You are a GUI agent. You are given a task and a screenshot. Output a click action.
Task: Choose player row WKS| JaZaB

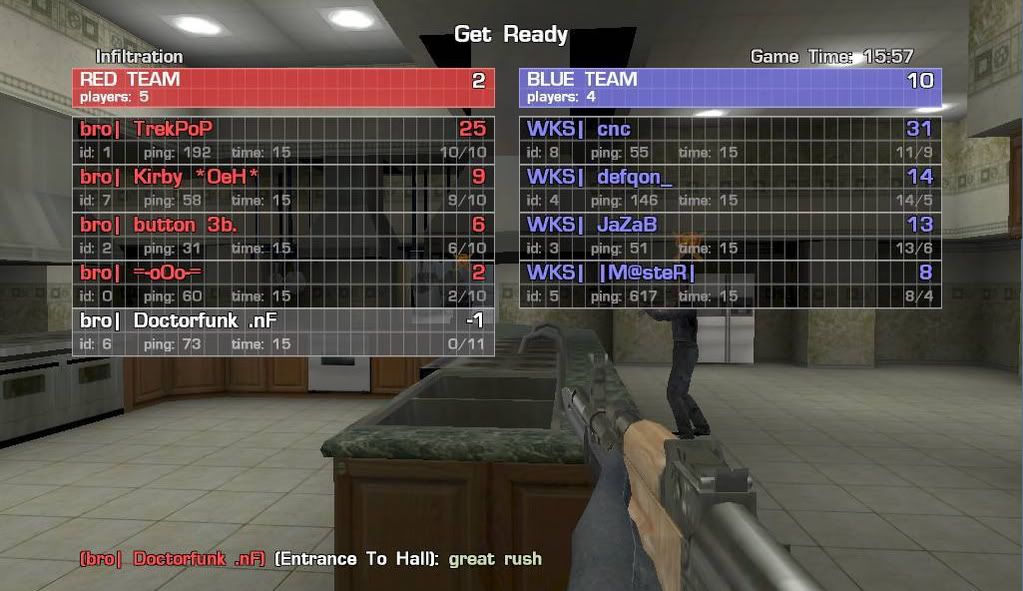coord(730,235)
